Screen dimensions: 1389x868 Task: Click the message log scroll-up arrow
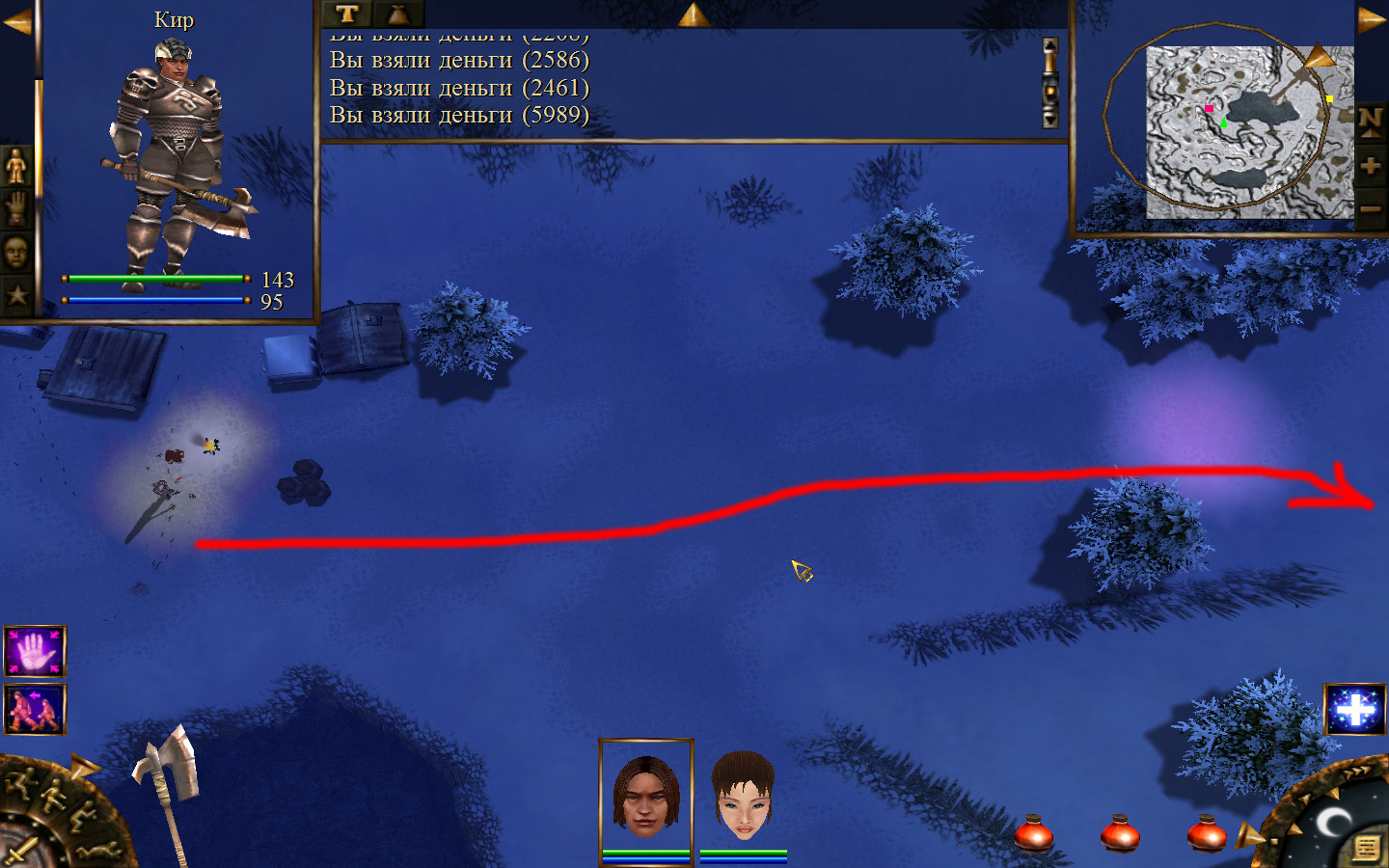pyautogui.click(x=1050, y=48)
